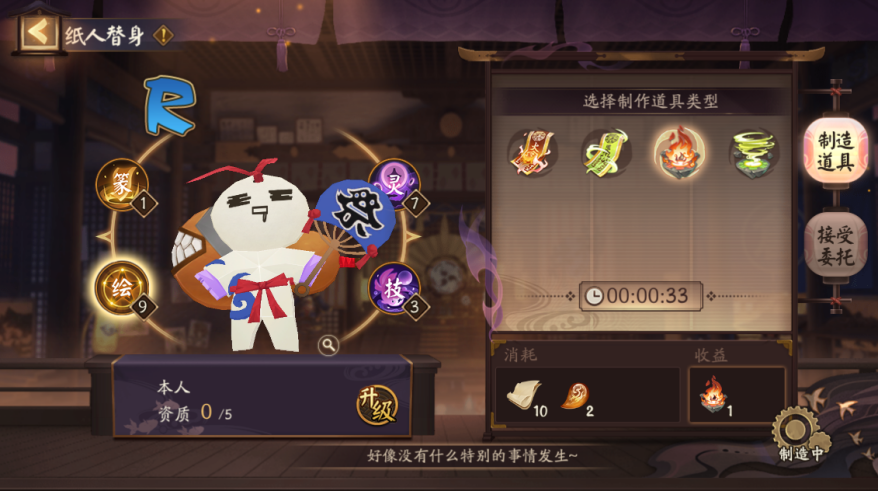Inspect the paper doll with the magnifier
Image resolution: width=878 pixels, height=491 pixels.
328,345
